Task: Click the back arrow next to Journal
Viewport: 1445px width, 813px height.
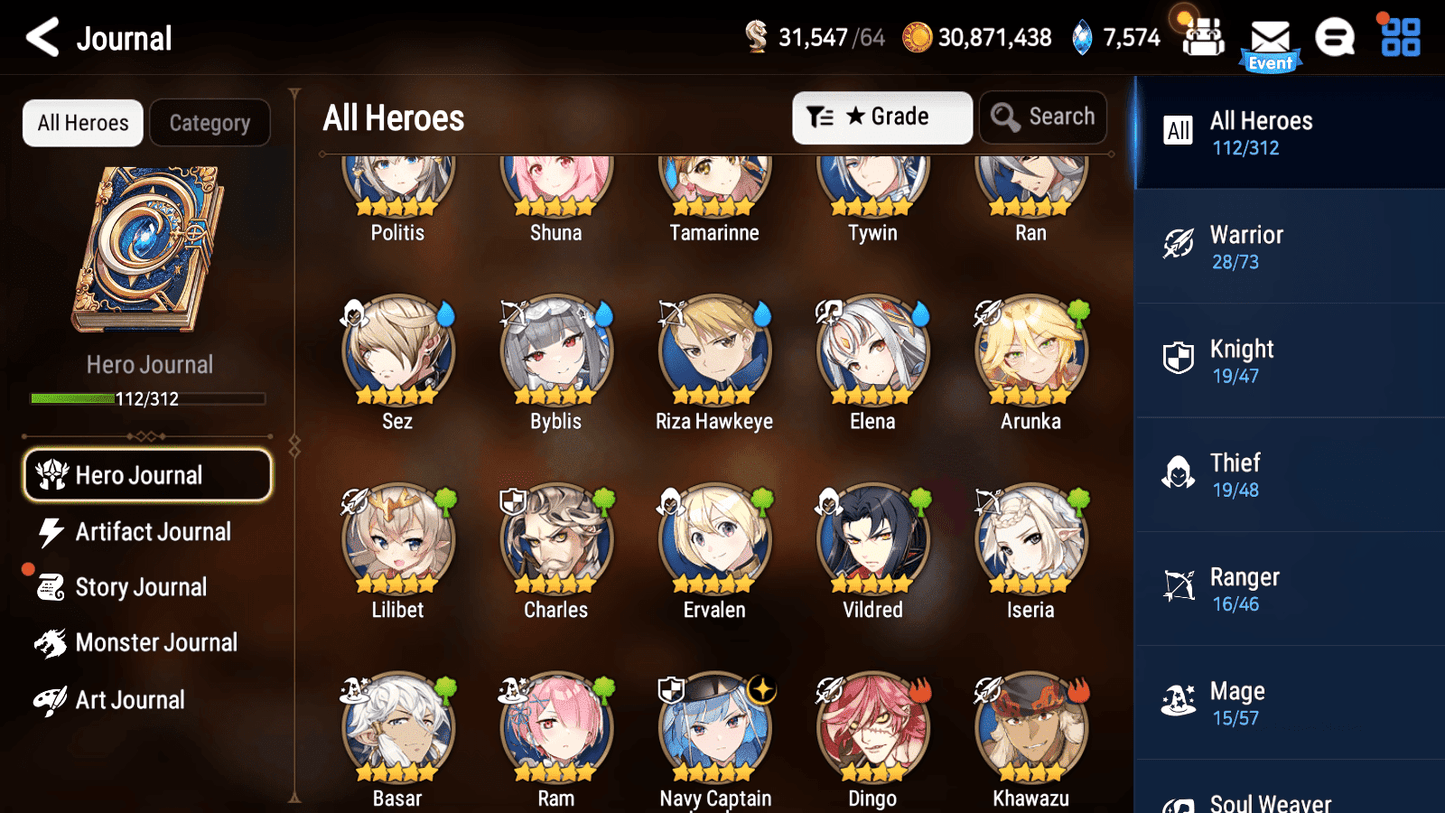Action: click(42, 37)
